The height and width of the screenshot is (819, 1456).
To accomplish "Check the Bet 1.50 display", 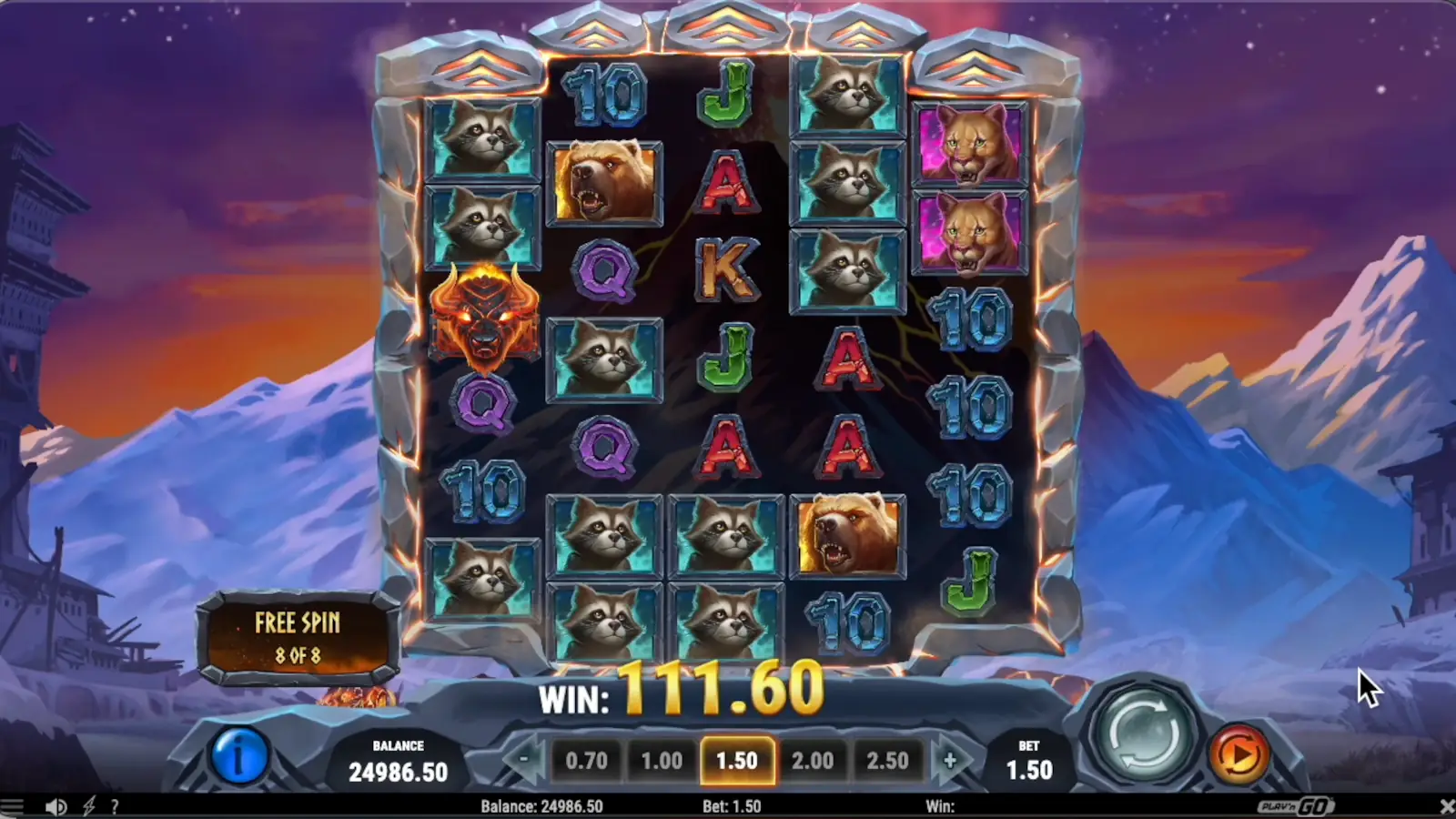I will pyautogui.click(x=1029, y=760).
